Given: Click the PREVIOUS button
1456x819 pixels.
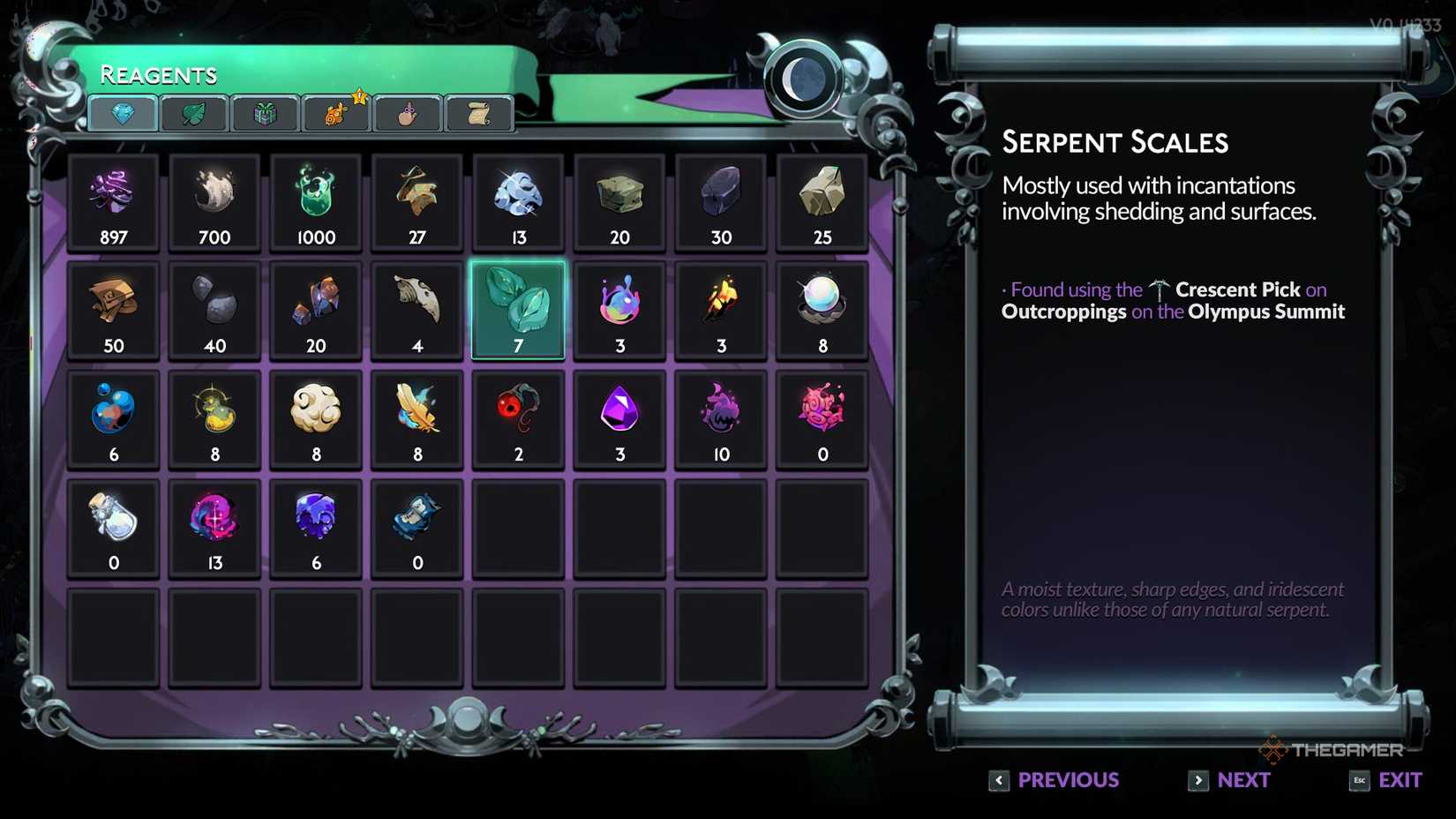Looking at the screenshot, I should 1068,780.
